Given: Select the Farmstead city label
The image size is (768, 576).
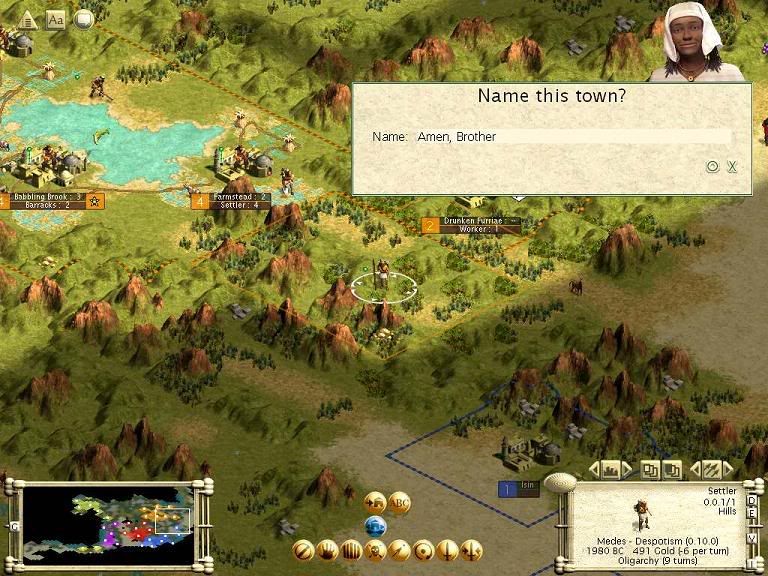Looking at the screenshot, I should pyautogui.click(x=238, y=201).
